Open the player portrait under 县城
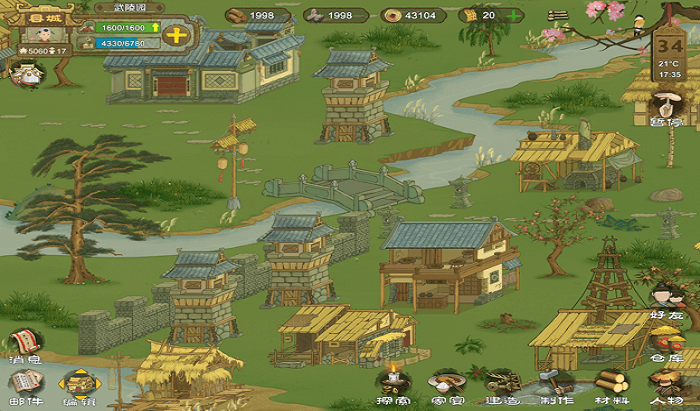Viewport: 700px width, 411px height. 43,34
